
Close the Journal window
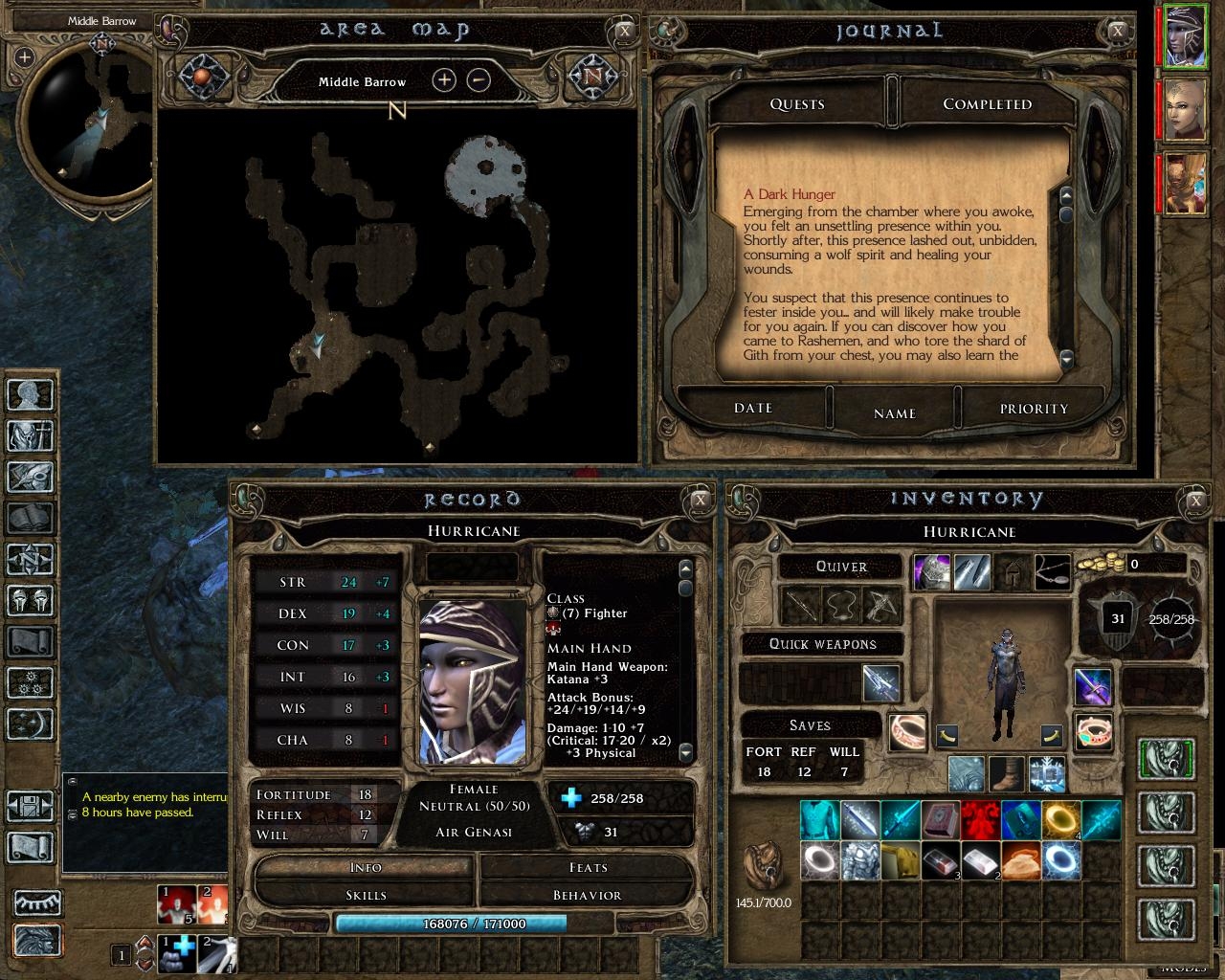point(1118,31)
